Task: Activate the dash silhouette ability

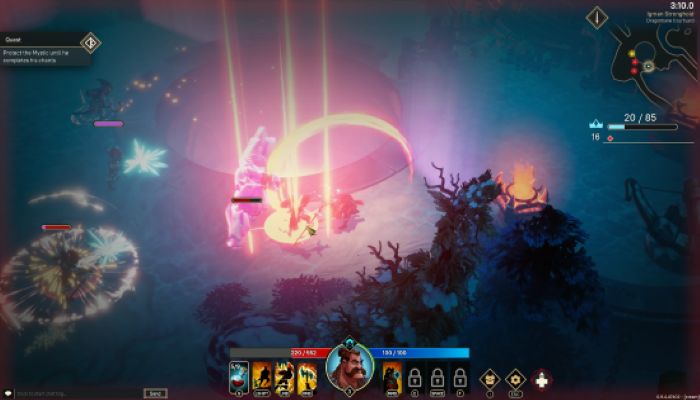Action: (263, 376)
